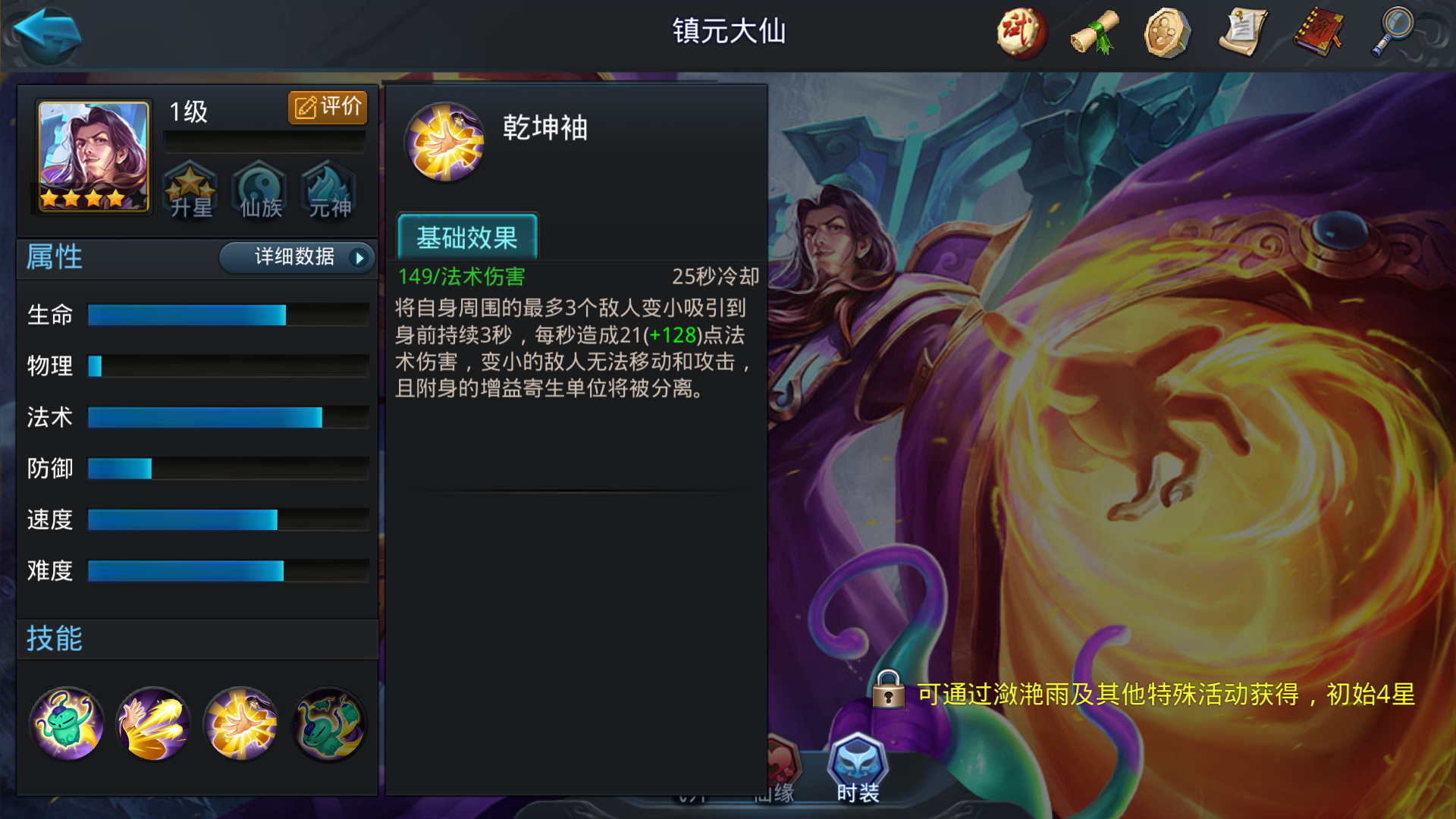Click the pinned paper scroll icon at top
1456x819 pixels.
[1244, 33]
